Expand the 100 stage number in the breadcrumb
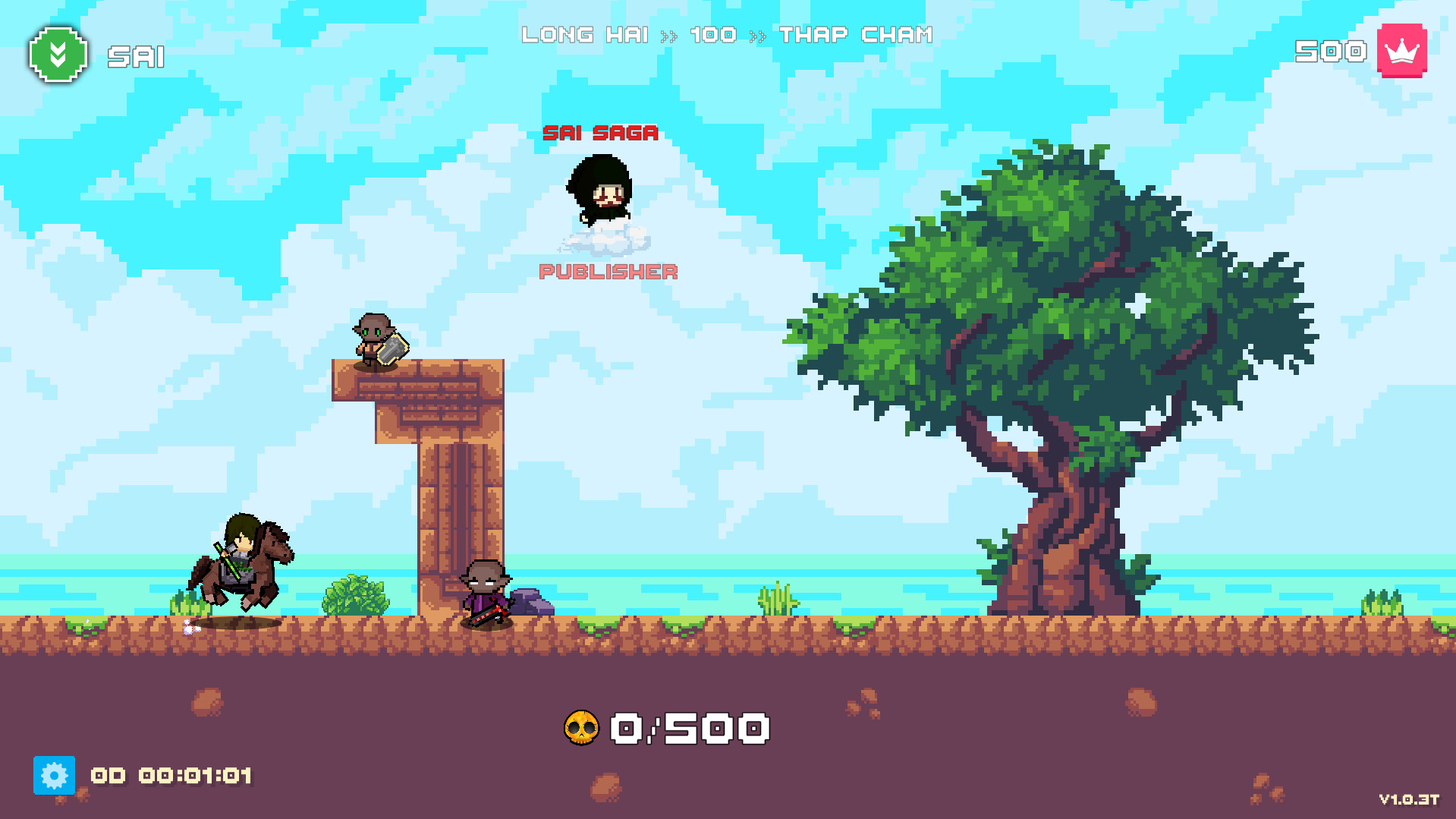This screenshot has height=819, width=1456. [x=713, y=35]
